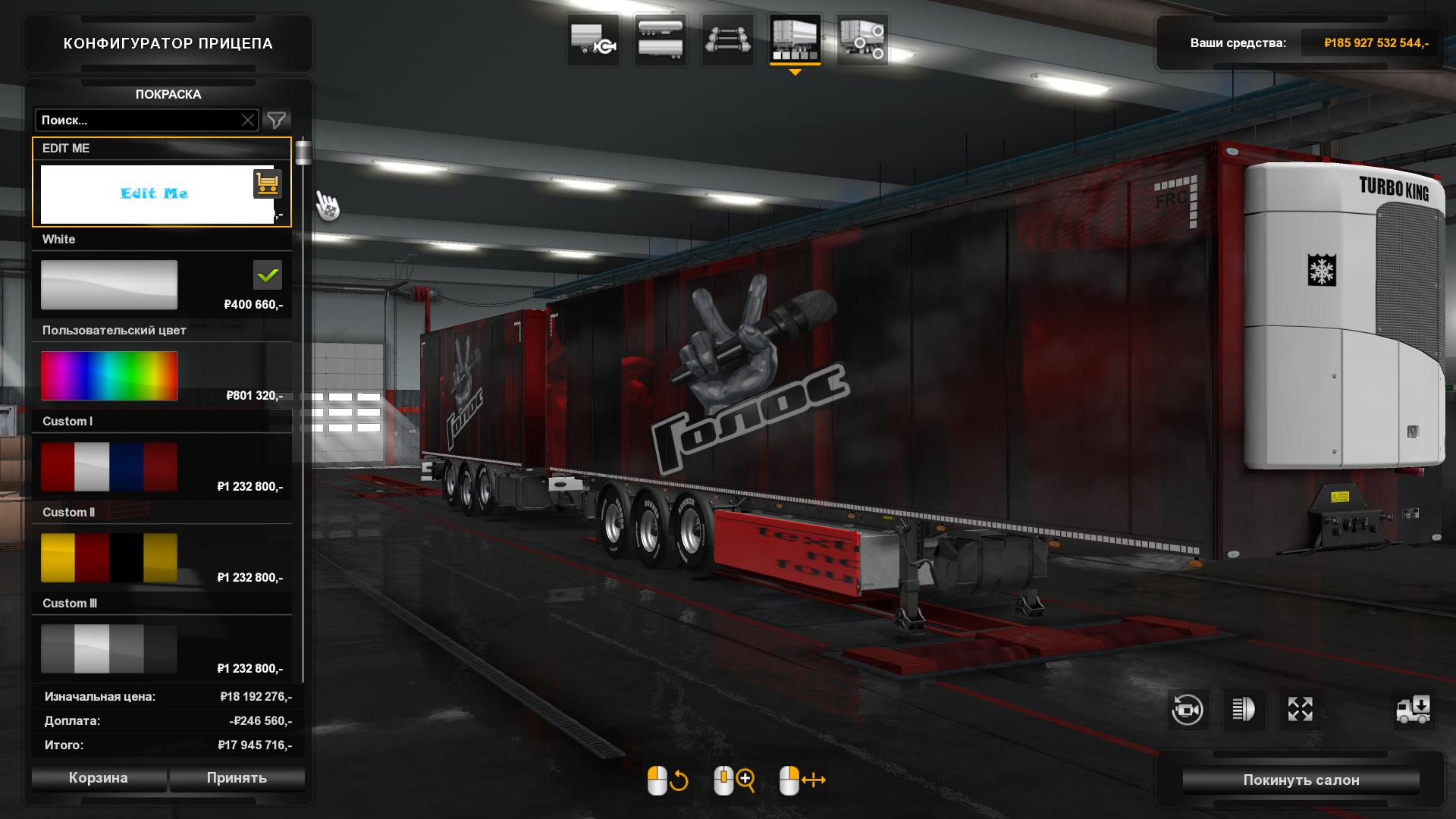Choose the Custom II yellow-red paint
The height and width of the screenshot is (819, 1456).
[109, 558]
